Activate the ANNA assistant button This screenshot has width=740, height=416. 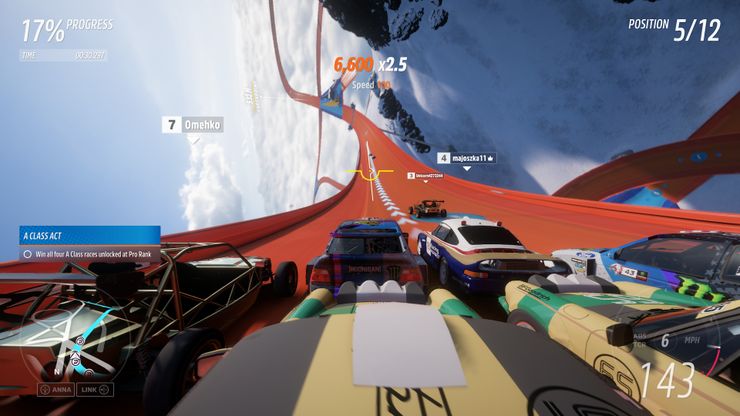click(58, 389)
